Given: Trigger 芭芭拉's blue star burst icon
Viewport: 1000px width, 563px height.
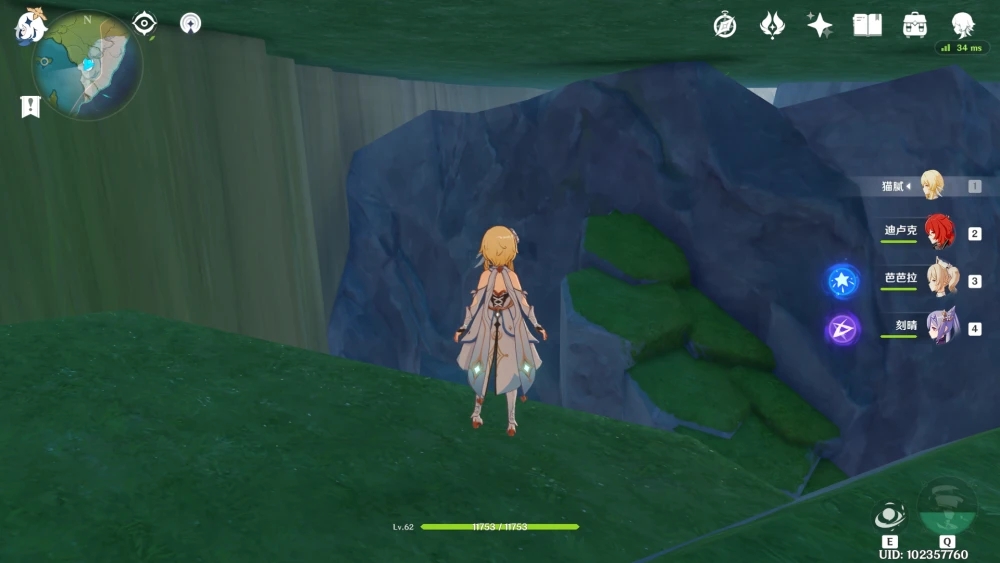Looking at the screenshot, I should click(x=842, y=281).
